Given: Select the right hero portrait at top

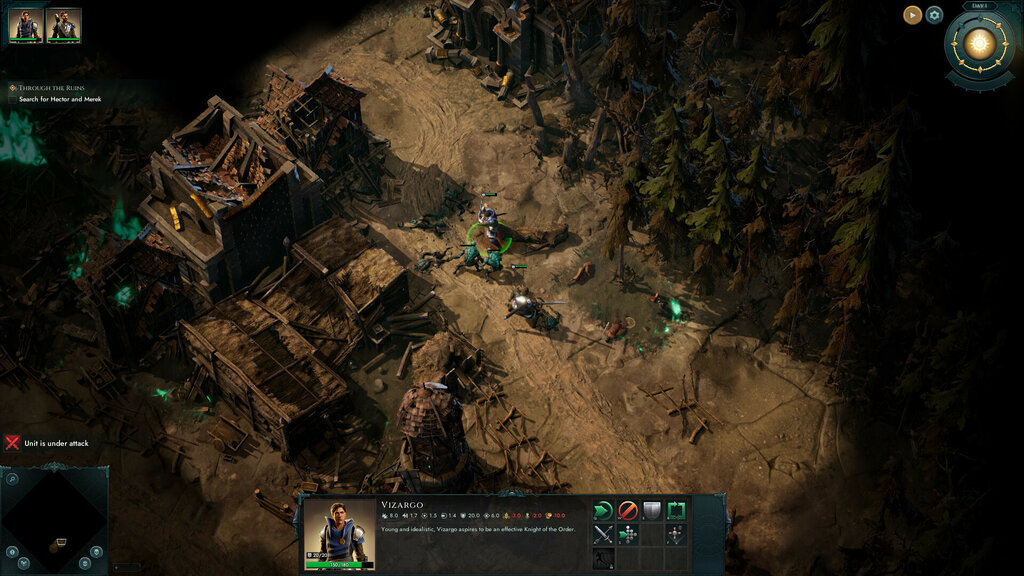Looking at the screenshot, I should tap(64, 26).
